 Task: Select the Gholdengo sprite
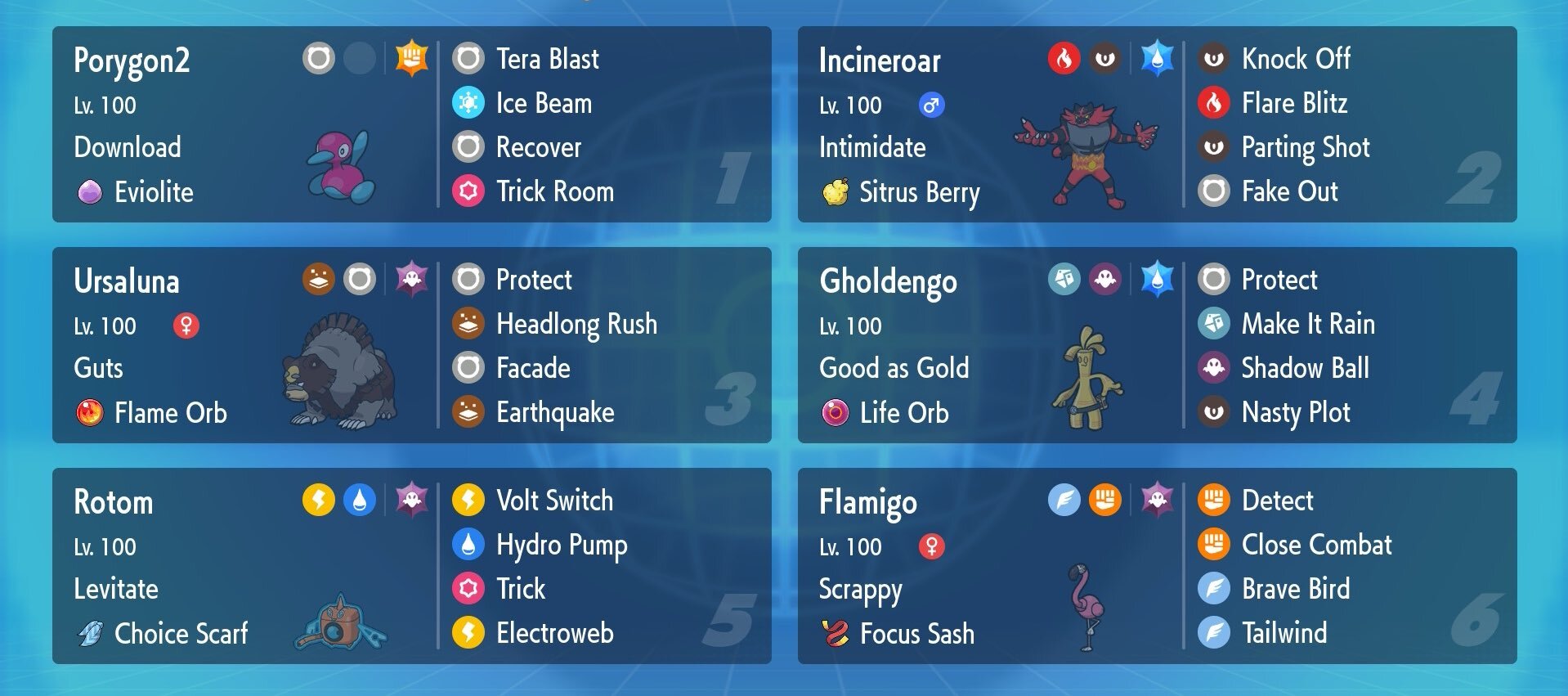(x=1087, y=378)
